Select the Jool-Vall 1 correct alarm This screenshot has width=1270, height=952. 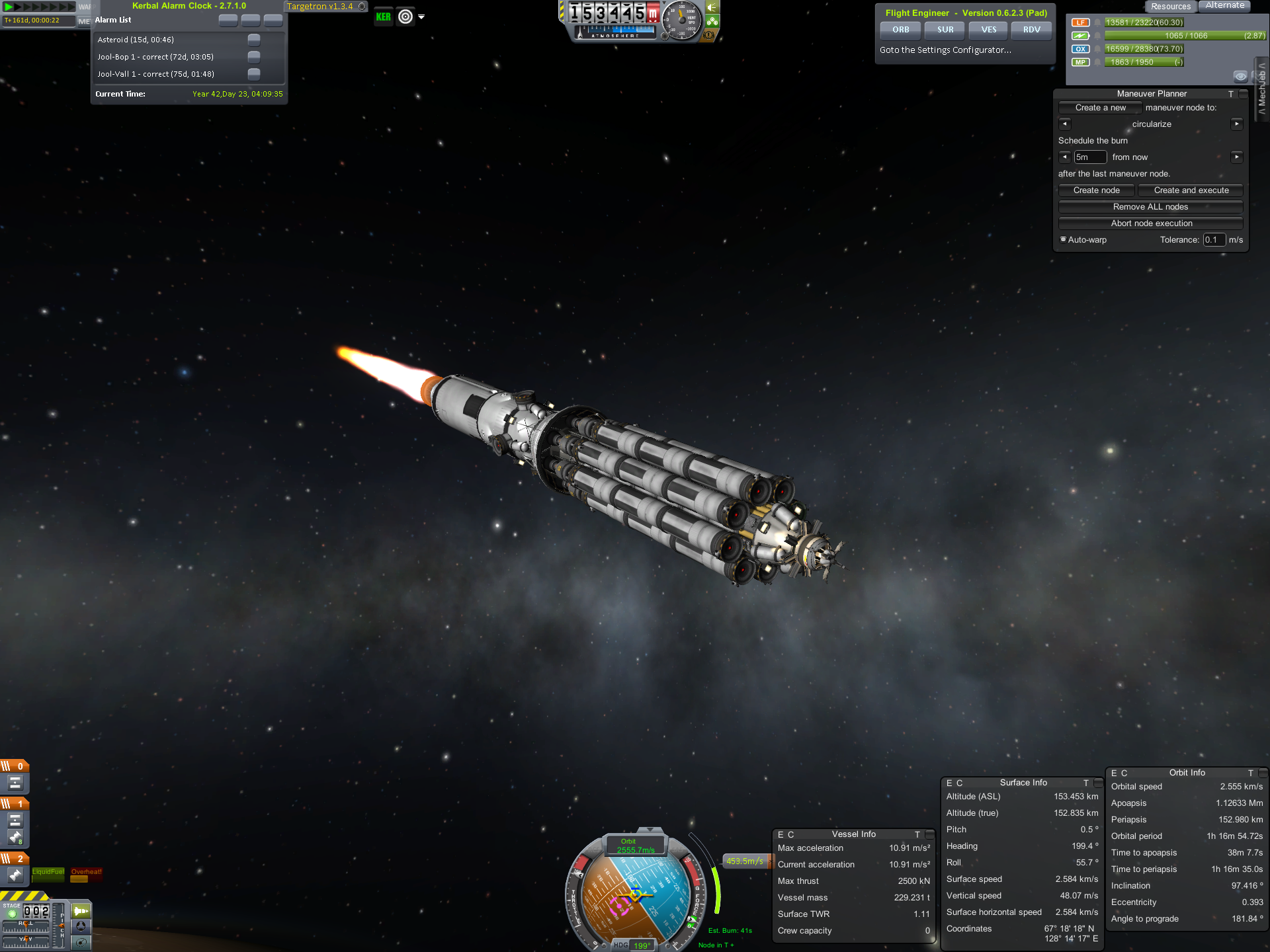coord(155,74)
